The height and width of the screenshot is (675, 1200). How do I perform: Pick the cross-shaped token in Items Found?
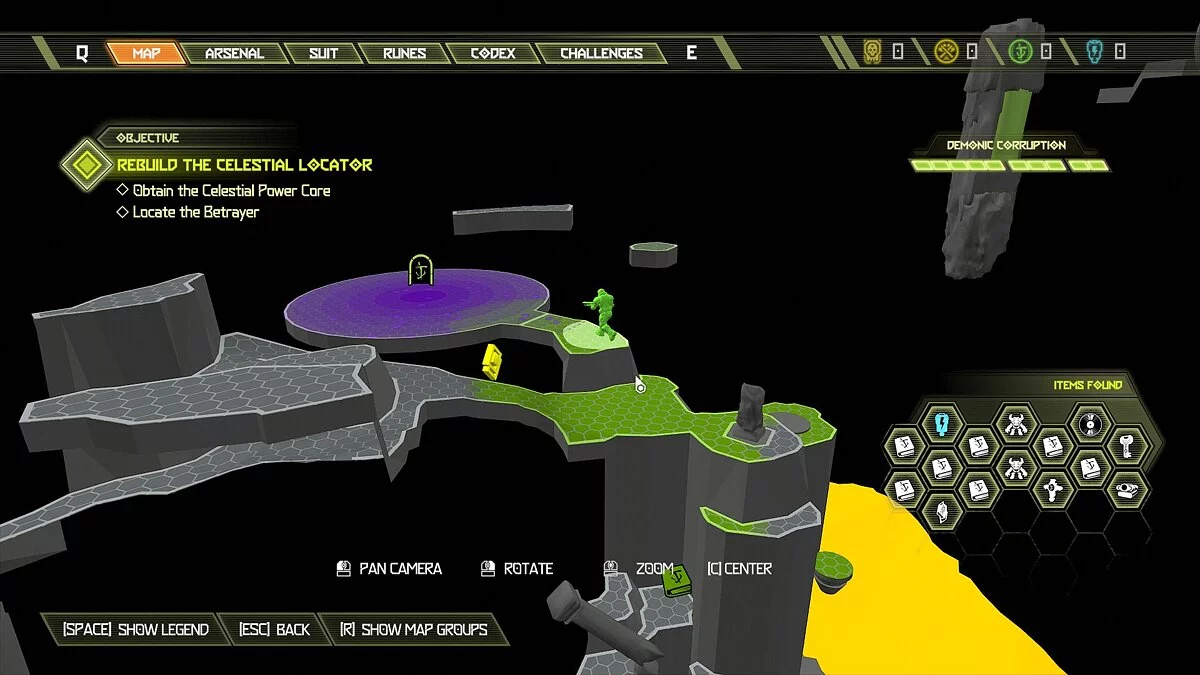click(x=1053, y=490)
